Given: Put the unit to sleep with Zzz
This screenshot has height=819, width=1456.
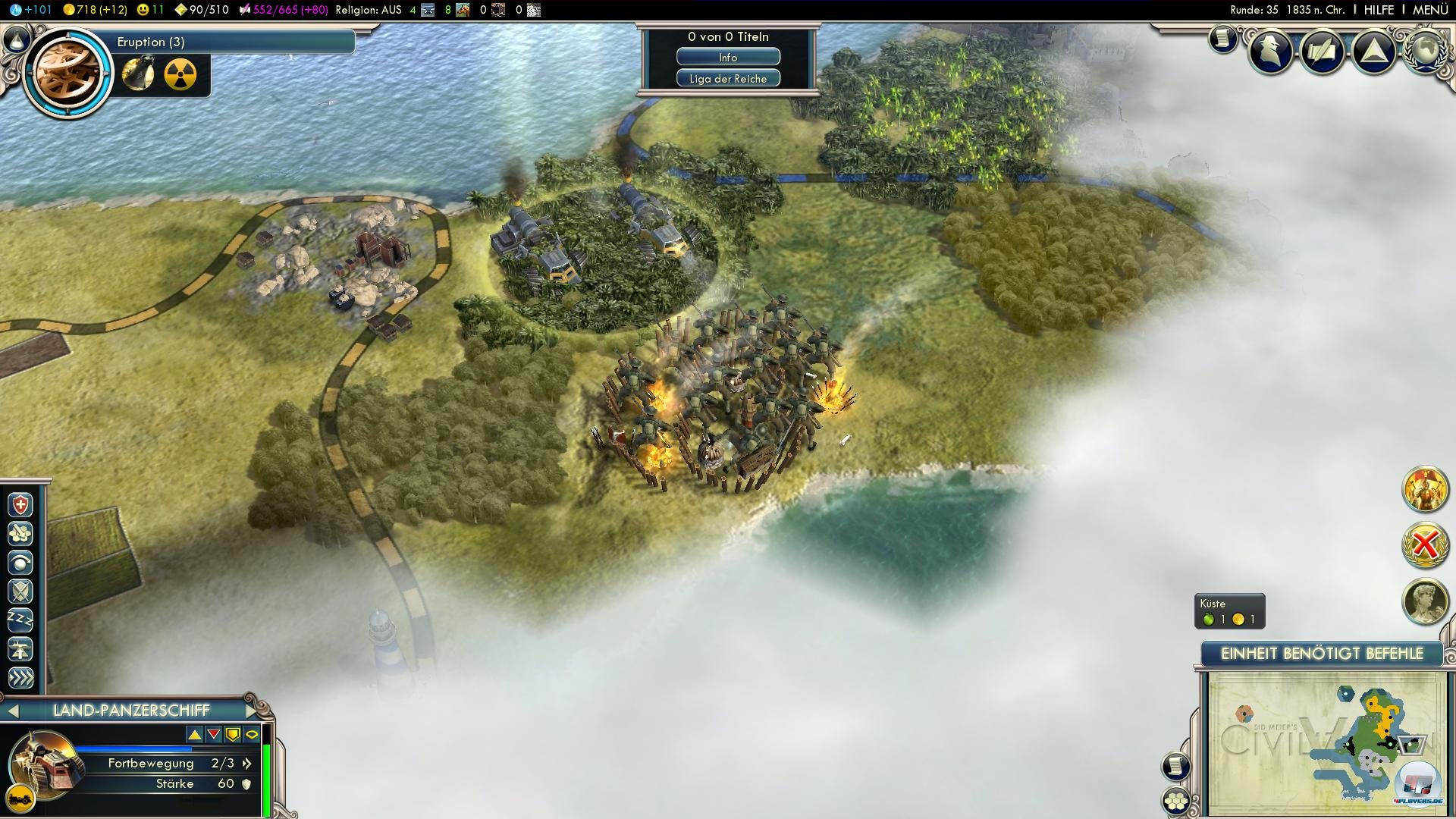Looking at the screenshot, I should [20, 620].
